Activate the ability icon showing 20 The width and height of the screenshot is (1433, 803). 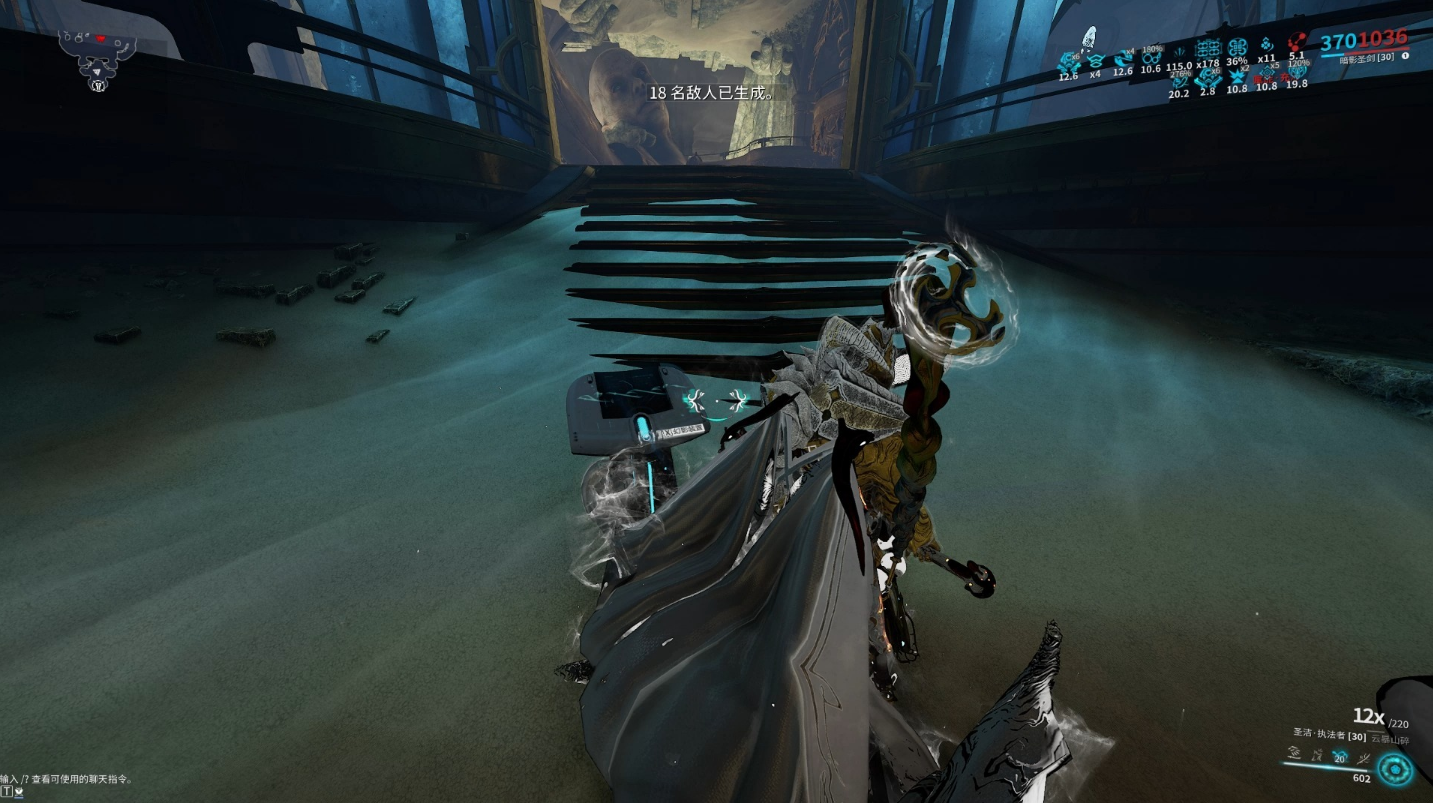[1340, 757]
